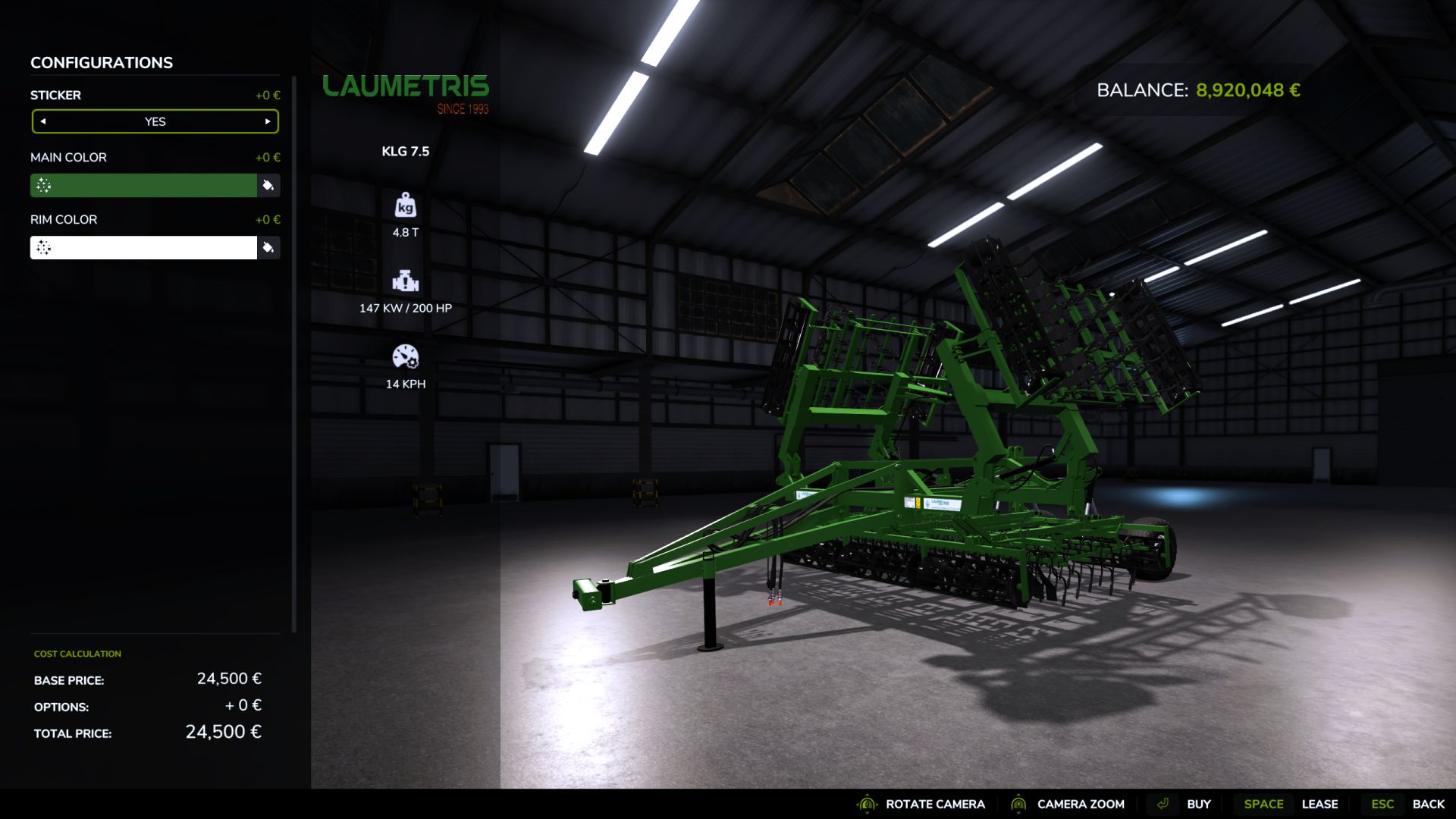Select the Configurations panel header
The height and width of the screenshot is (819, 1456).
click(x=101, y=62)
